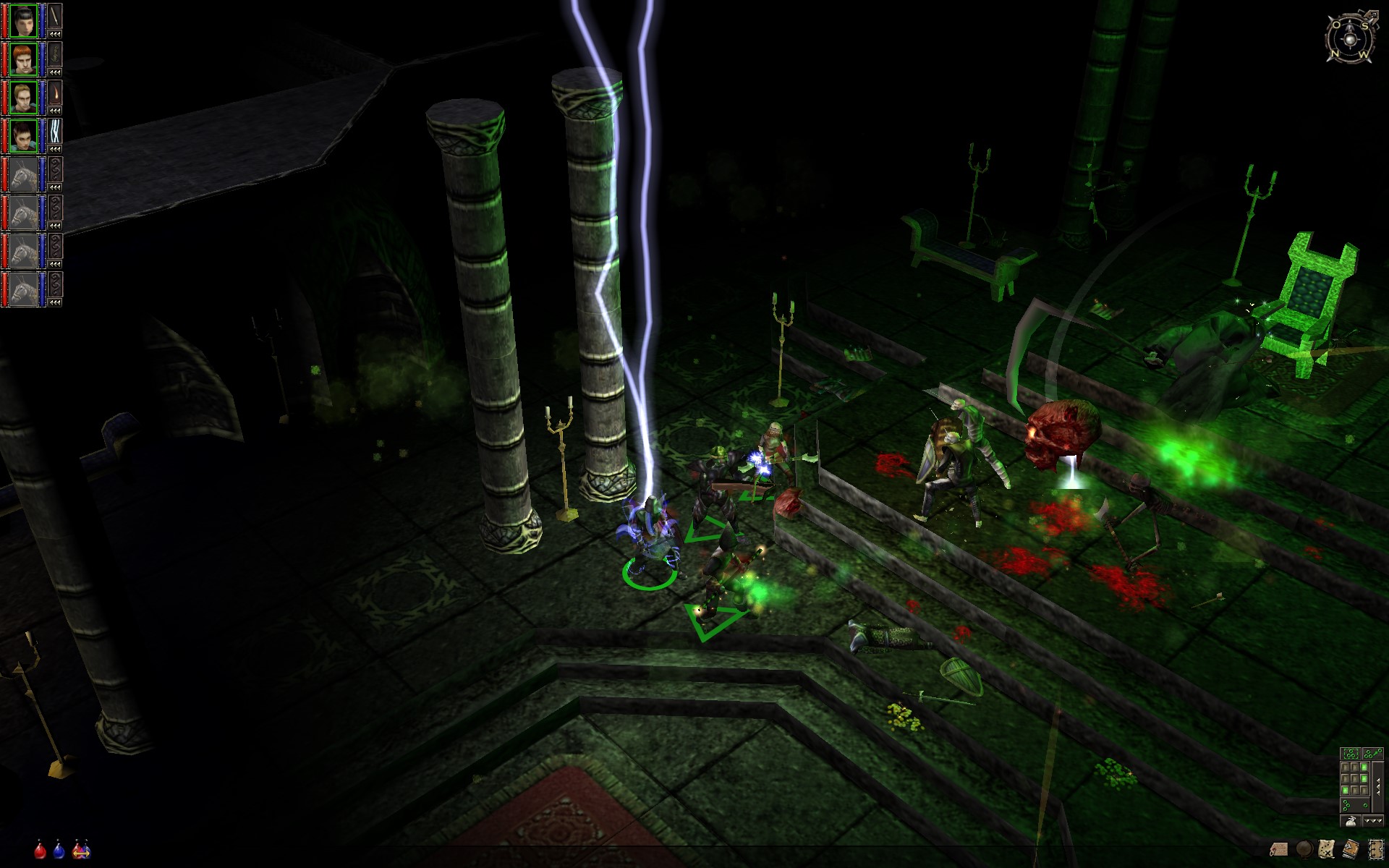Click the dark globe icon
Viewport: 1389px width, 868px height.
pos(1304,848)
